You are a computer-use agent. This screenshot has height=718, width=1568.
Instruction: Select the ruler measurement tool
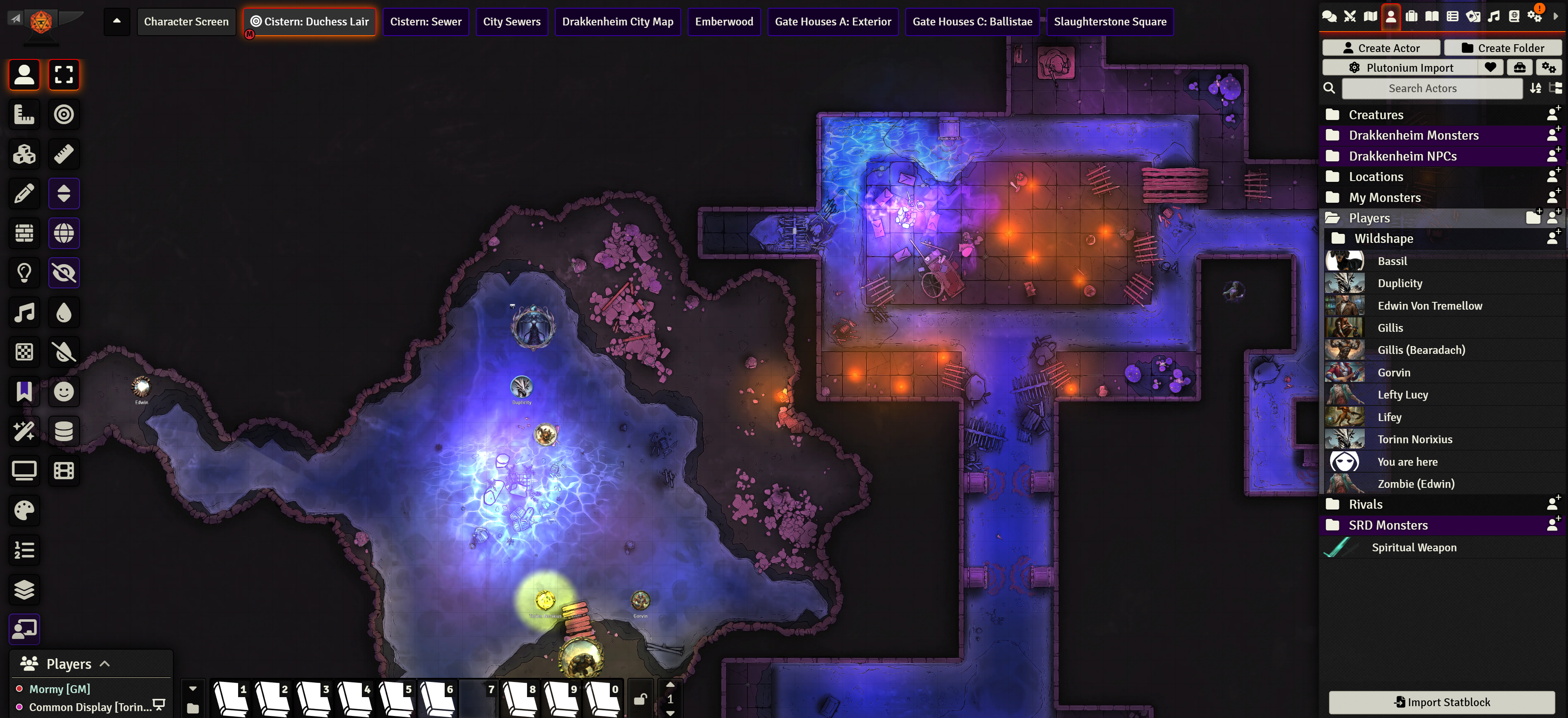64,154
